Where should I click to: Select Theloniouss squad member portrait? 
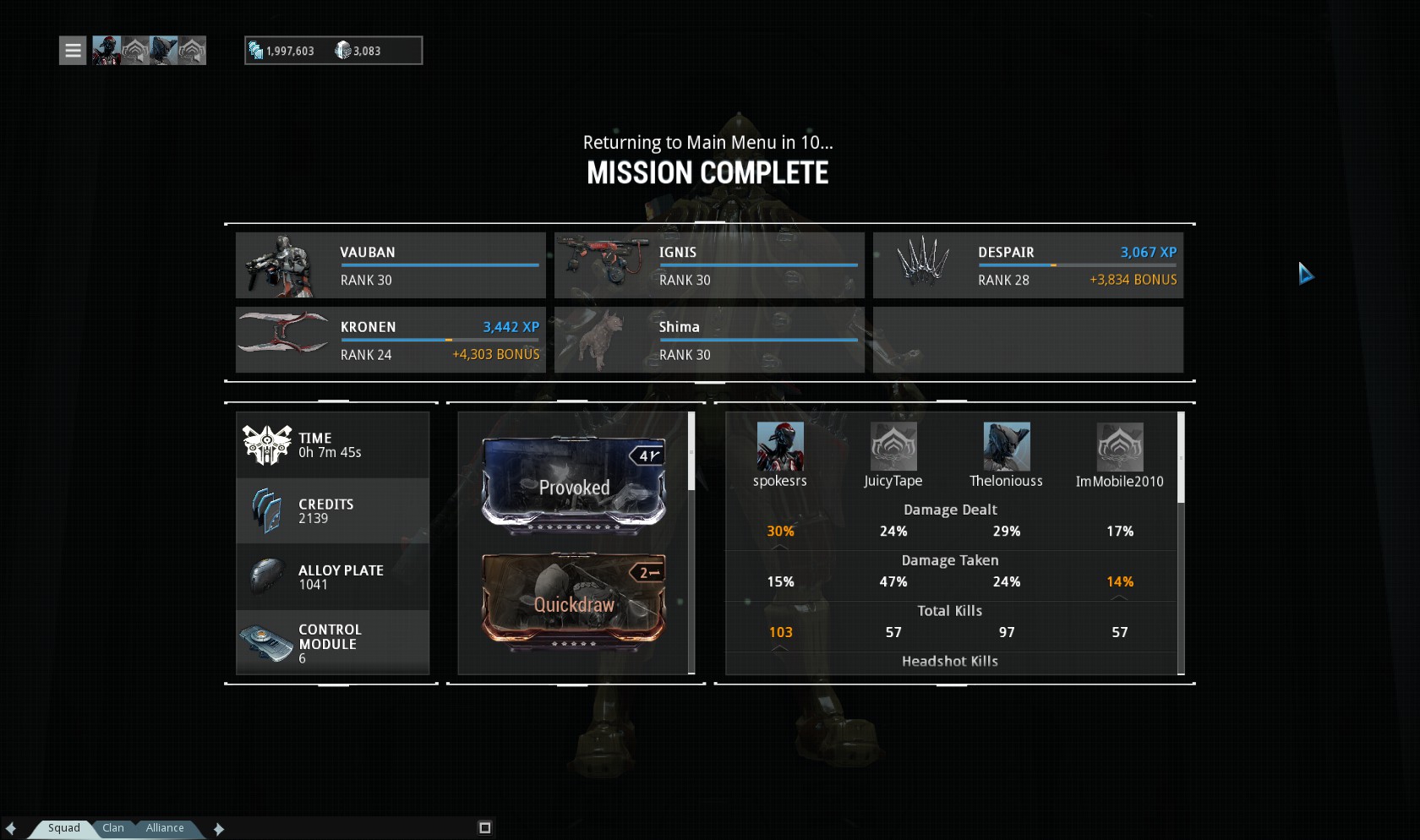coord(1007,446)
